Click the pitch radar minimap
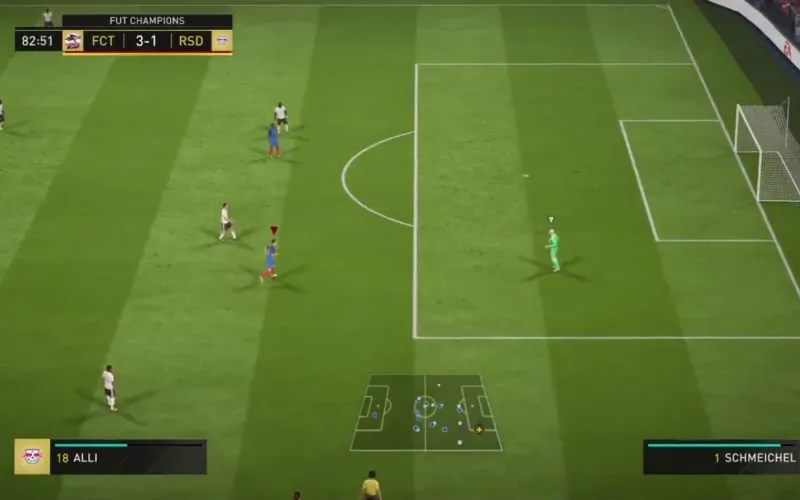This screenshot has height=500, width=800. pyautogui.click(x=425, y=412)
